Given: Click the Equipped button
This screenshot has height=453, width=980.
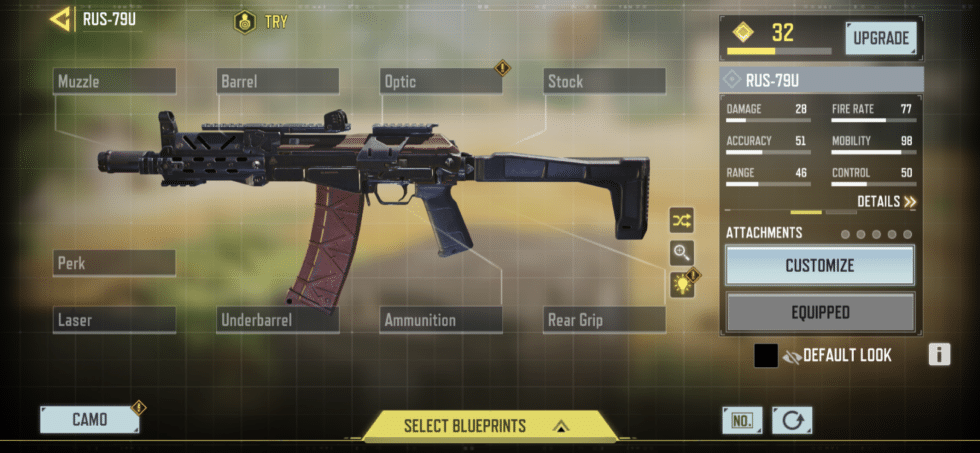Looking at the screenshot, I should pos(819,312).
